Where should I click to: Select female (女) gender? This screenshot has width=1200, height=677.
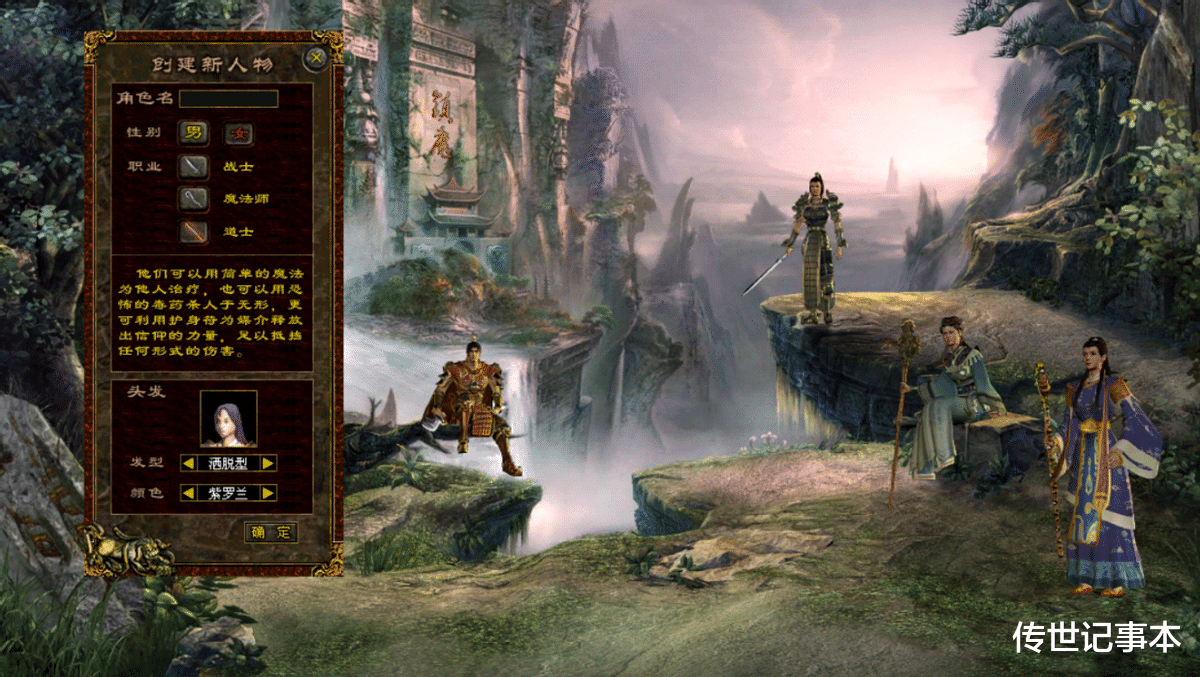(238, 133)
